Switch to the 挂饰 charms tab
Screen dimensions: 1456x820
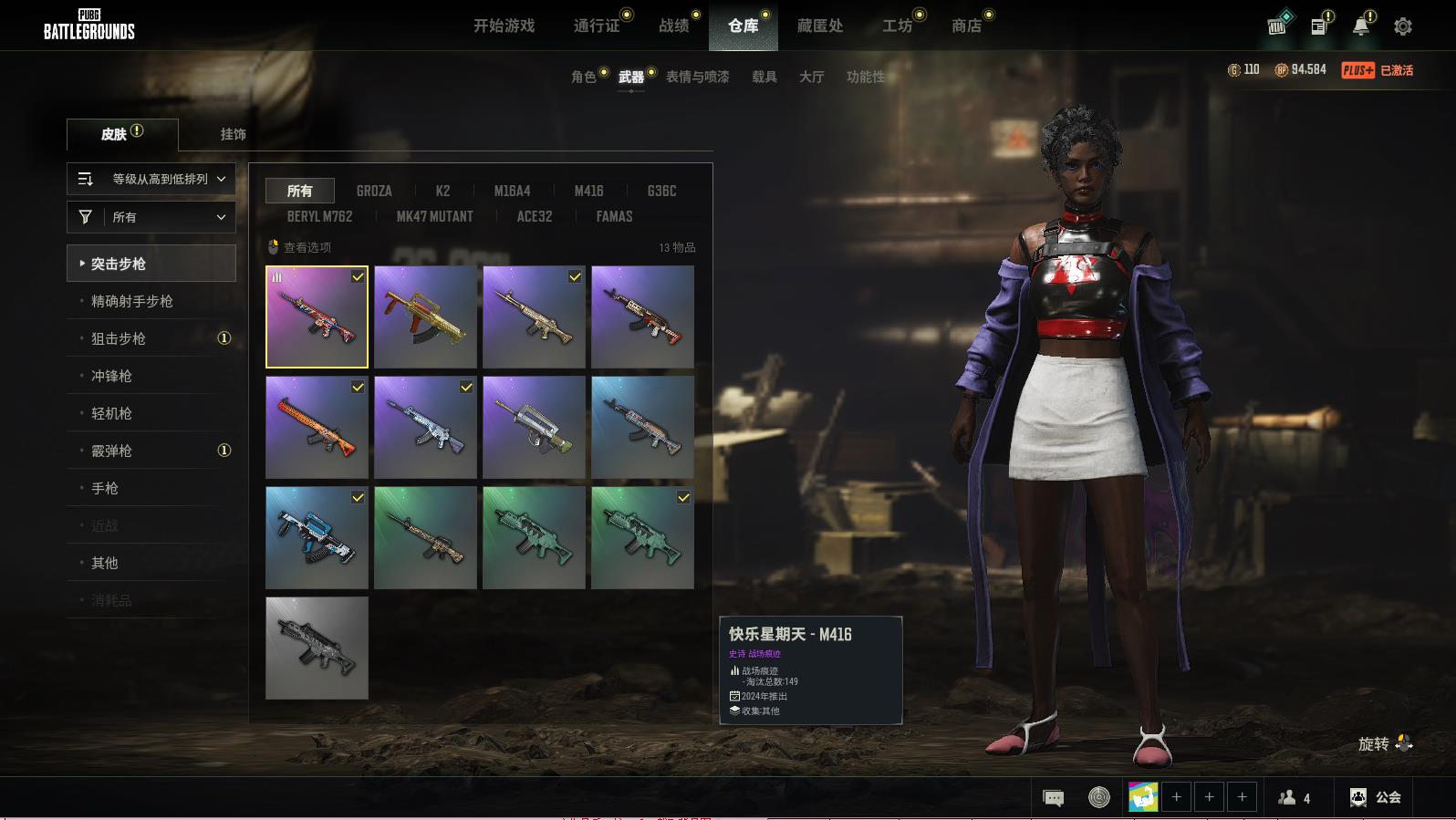[233, 134]
